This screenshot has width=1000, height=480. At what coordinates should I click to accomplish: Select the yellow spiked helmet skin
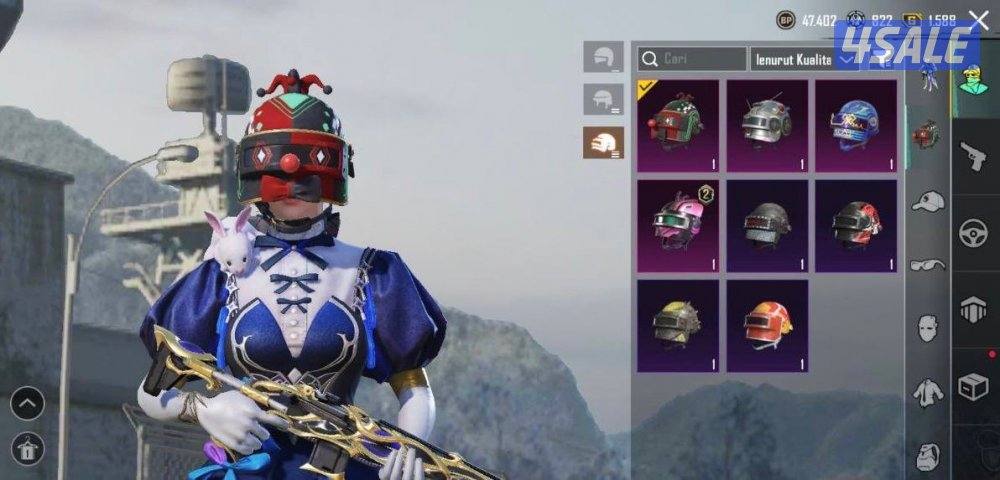(x=678, y=325)
